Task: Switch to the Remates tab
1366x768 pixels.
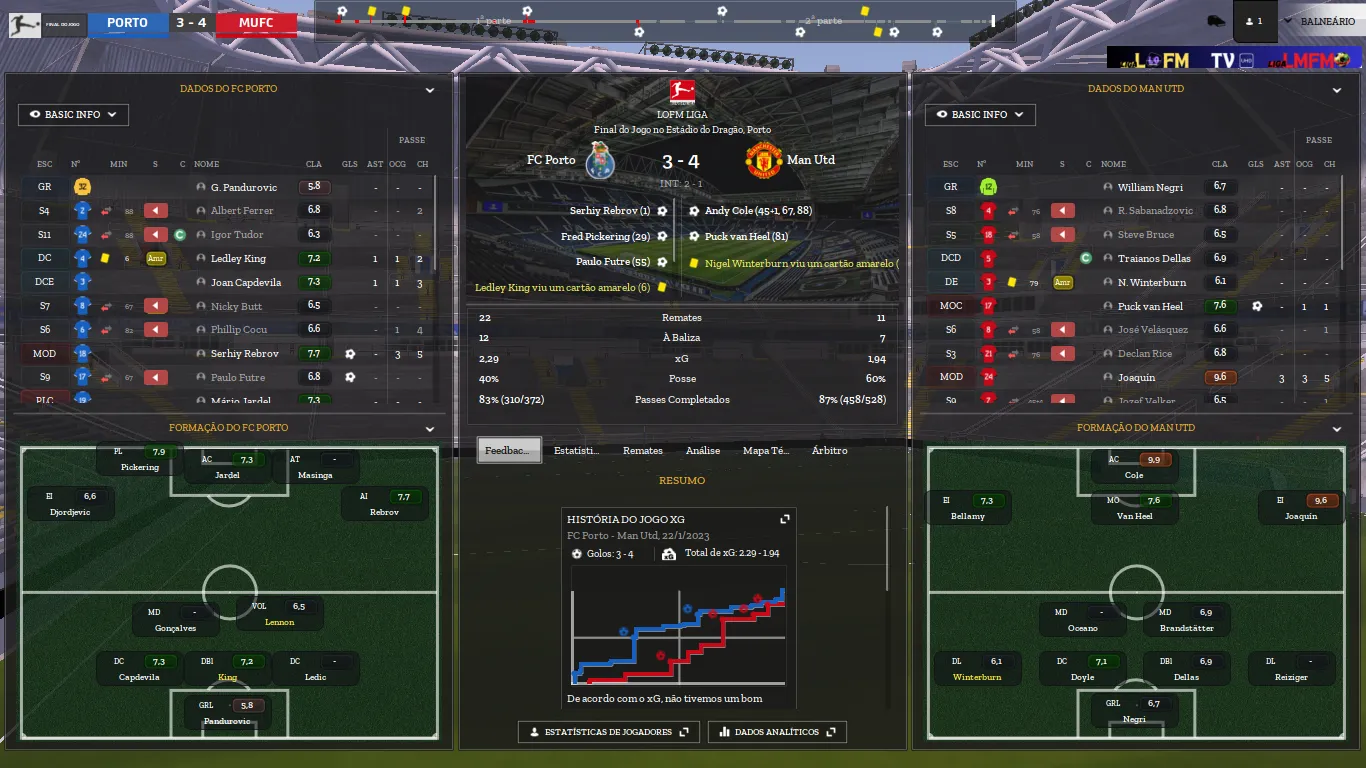Action: coord(642,451)
